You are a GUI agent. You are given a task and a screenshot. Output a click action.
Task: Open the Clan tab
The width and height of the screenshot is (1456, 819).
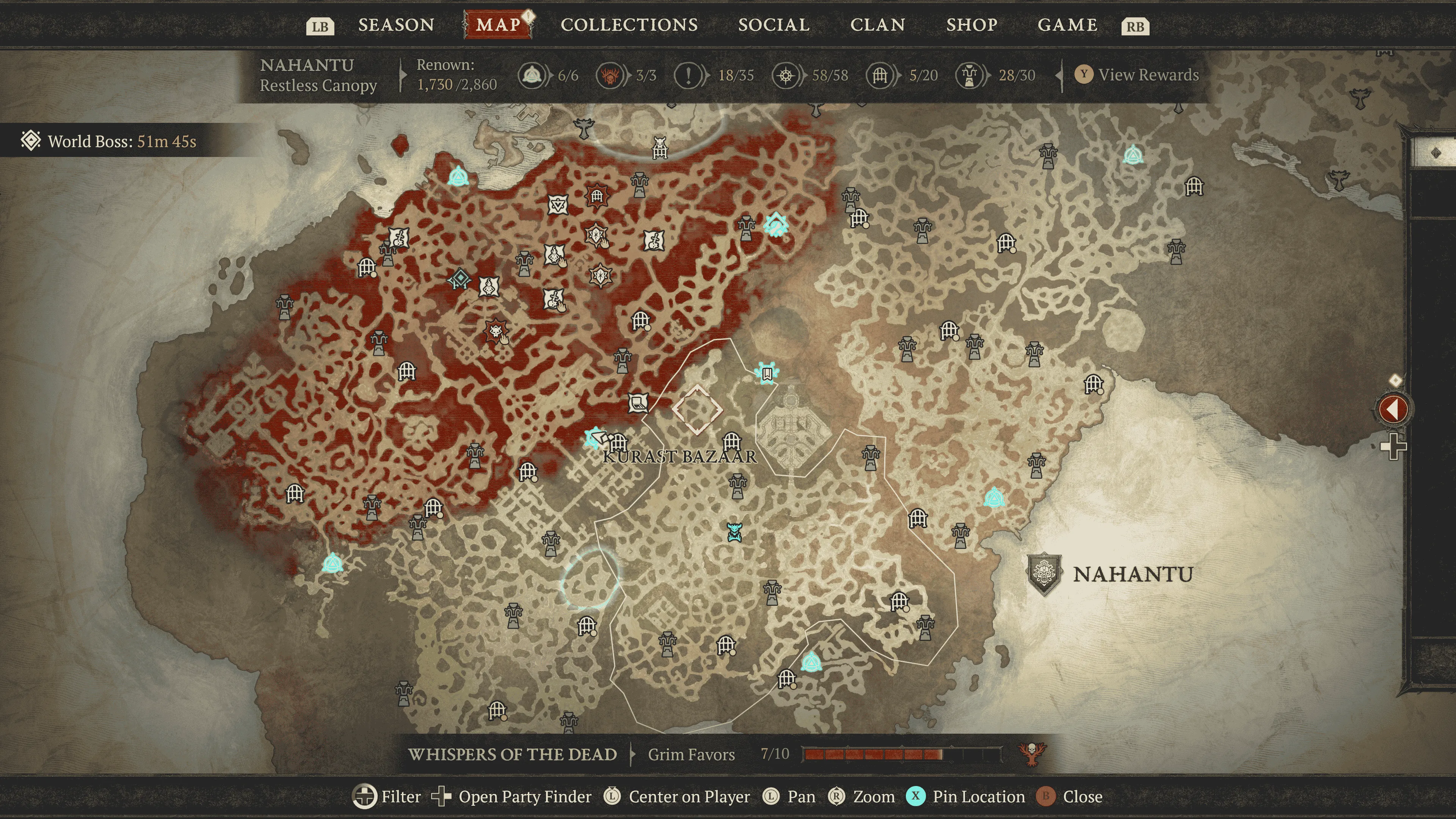(x=878, y=25)
